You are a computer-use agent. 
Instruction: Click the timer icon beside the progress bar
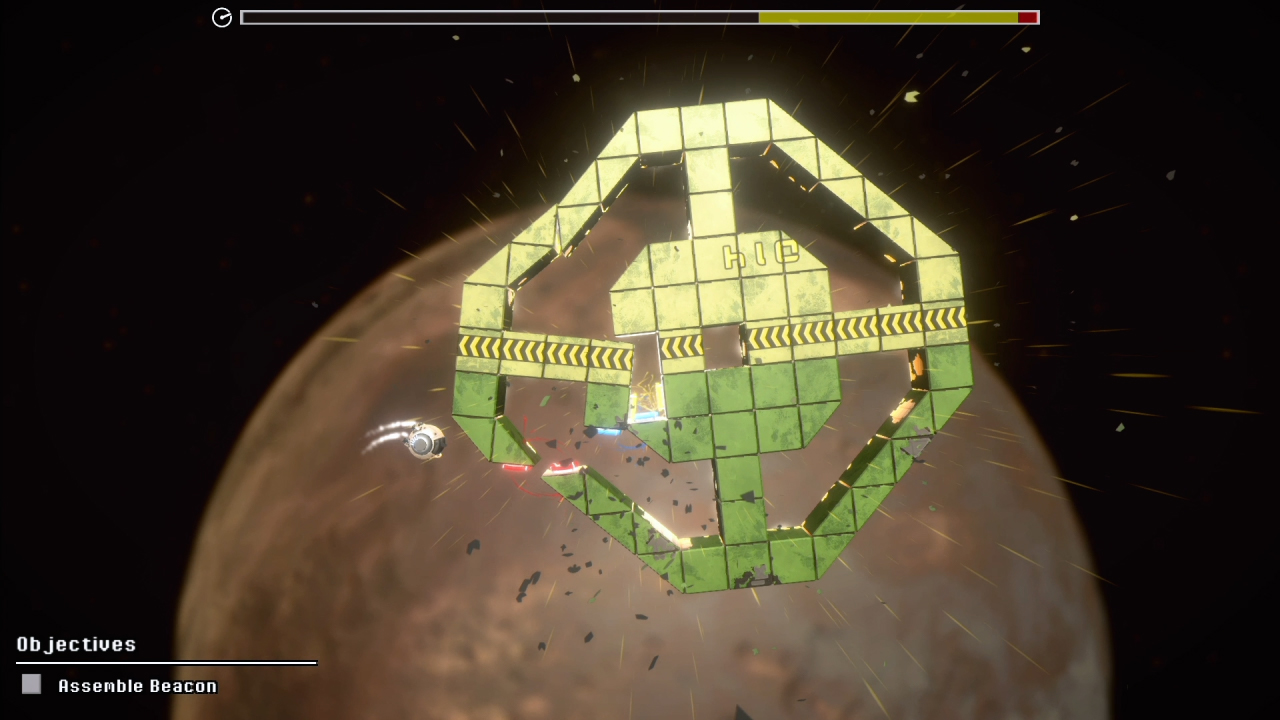tap(222, 17)
